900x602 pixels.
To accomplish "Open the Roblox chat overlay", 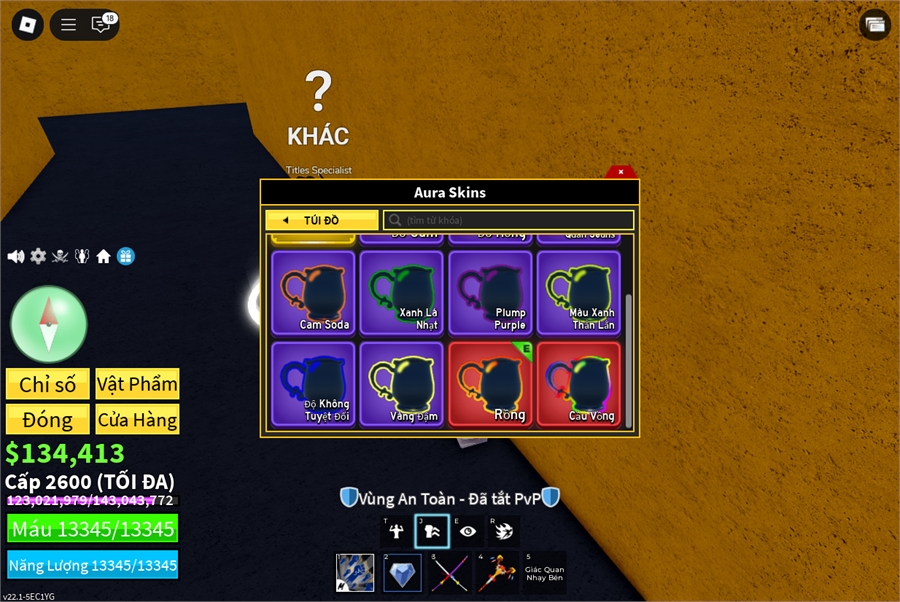I will (101, 25).
